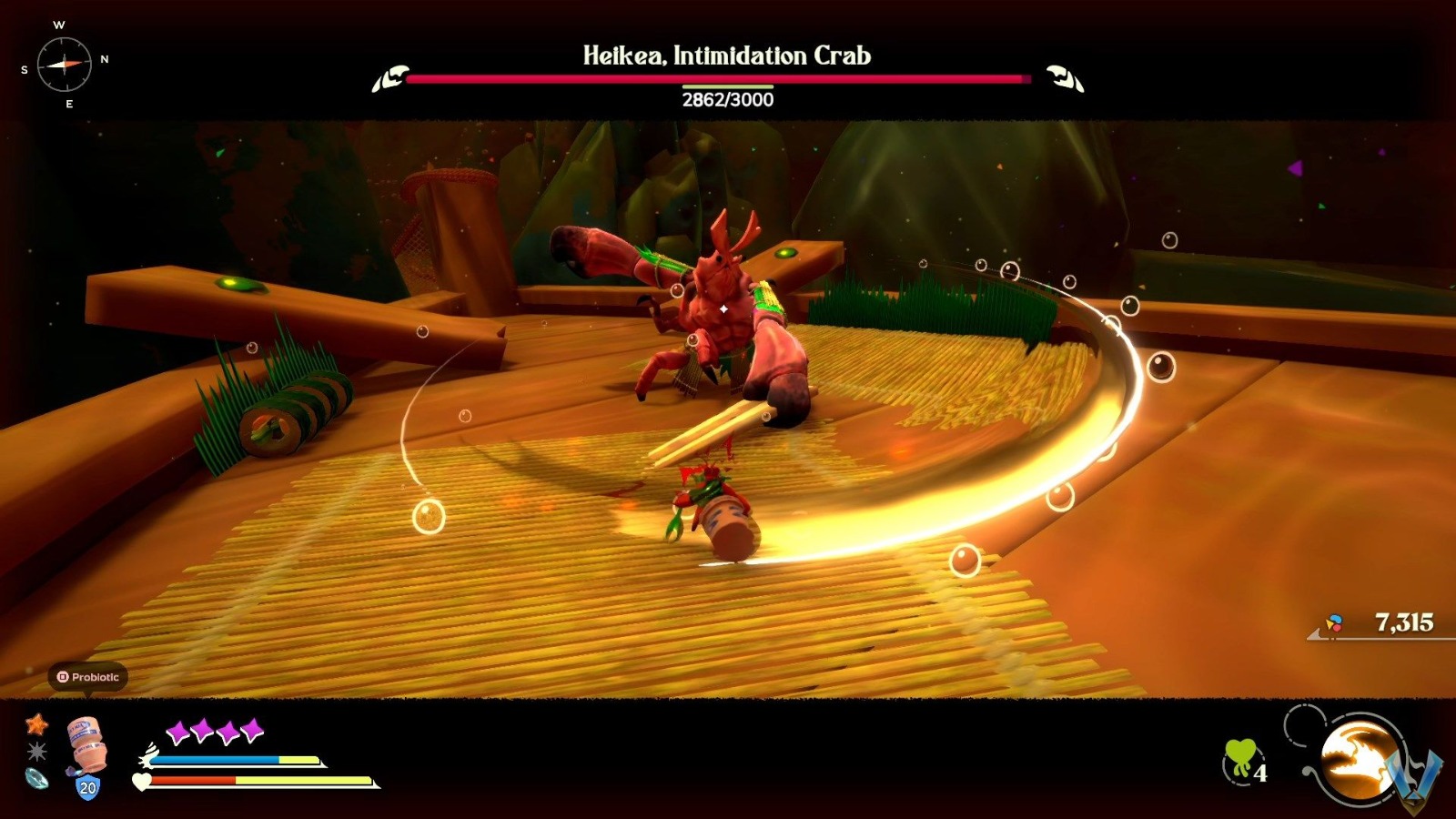Image resolution: width=1456 pixels, height=819 pixels.
Task: Click the Probiotic tooltip label
Action: click(x=94, y=676)
